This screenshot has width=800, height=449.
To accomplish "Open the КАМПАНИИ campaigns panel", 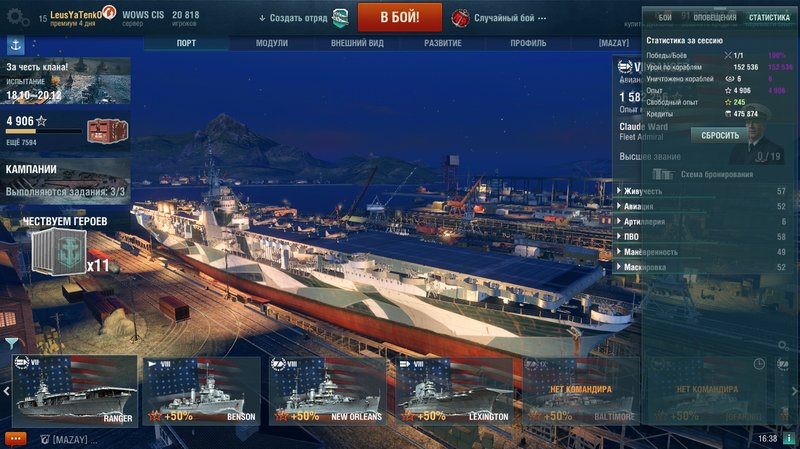I will (65, 178).
